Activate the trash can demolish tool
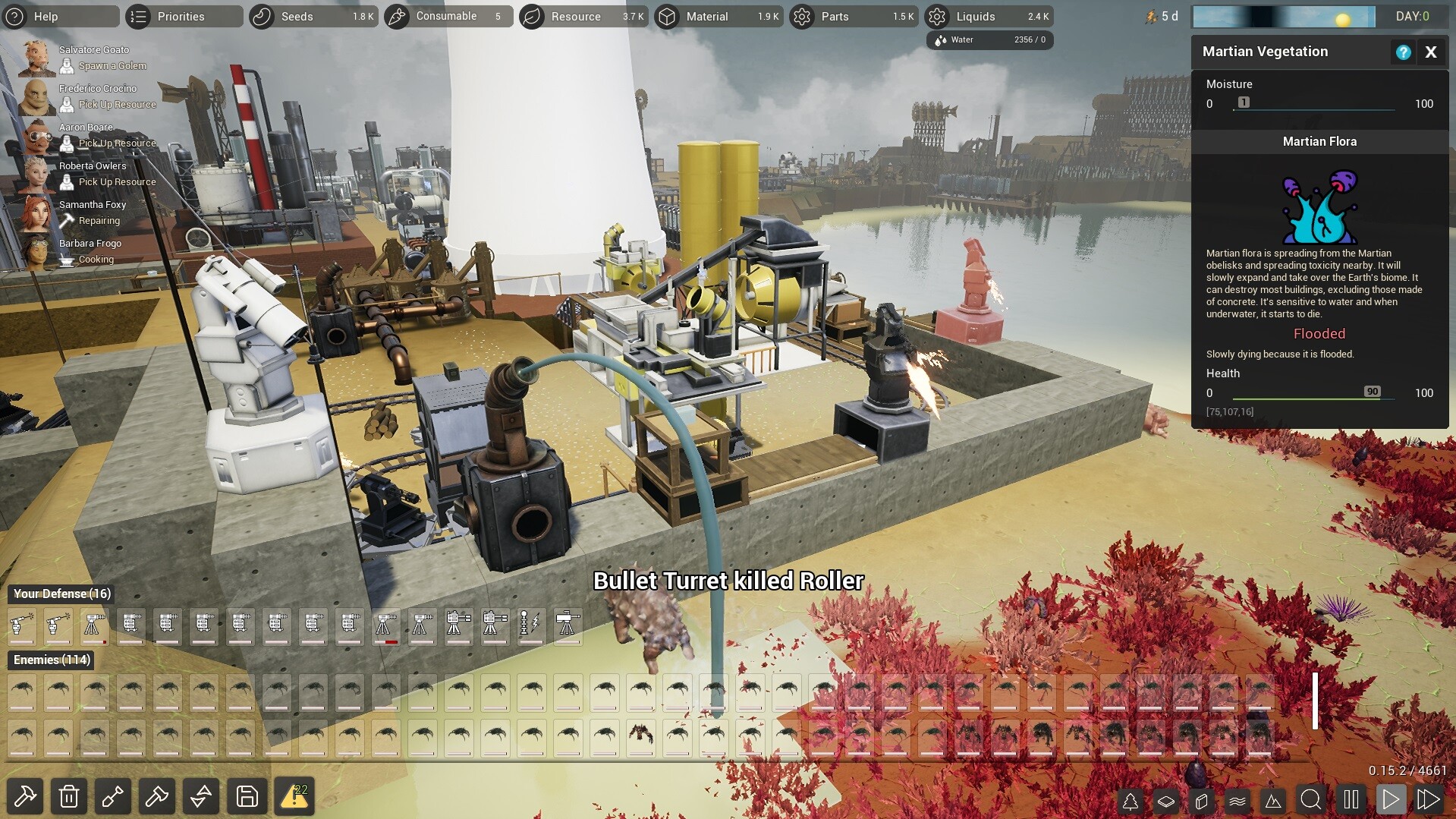This screenshot has height=819, width=1456. 69,796
